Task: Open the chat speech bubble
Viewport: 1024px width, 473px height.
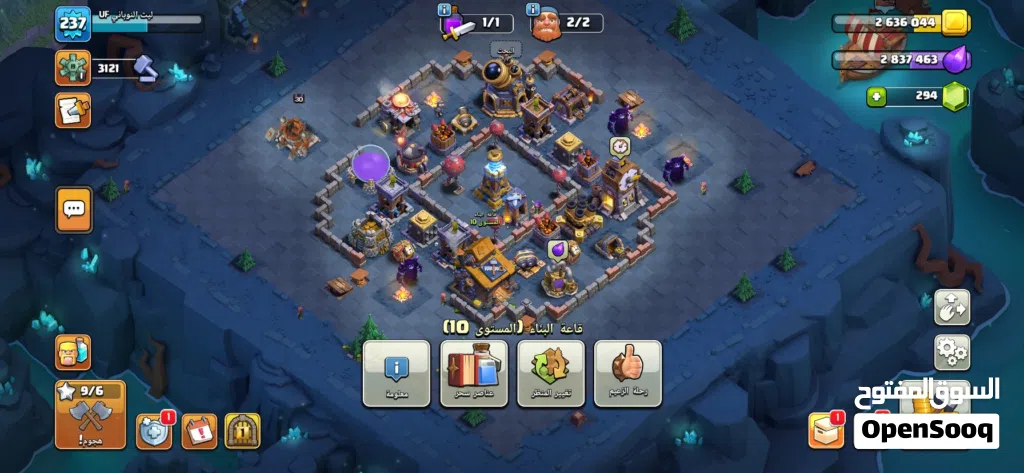Action: coord(73,210)
